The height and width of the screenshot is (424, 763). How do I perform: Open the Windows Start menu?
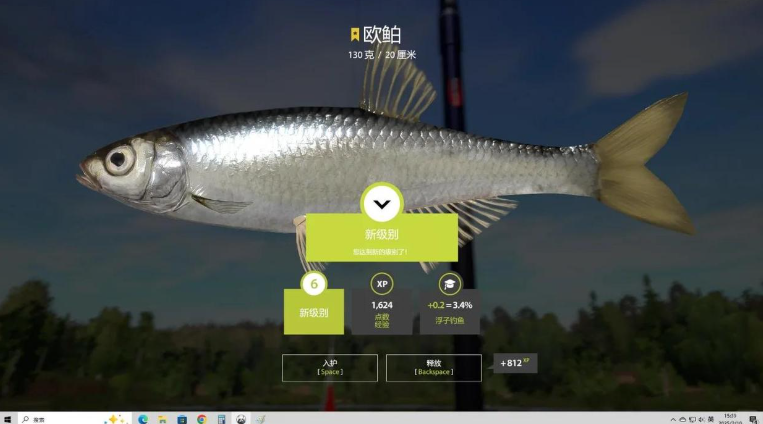coord(7,419)
